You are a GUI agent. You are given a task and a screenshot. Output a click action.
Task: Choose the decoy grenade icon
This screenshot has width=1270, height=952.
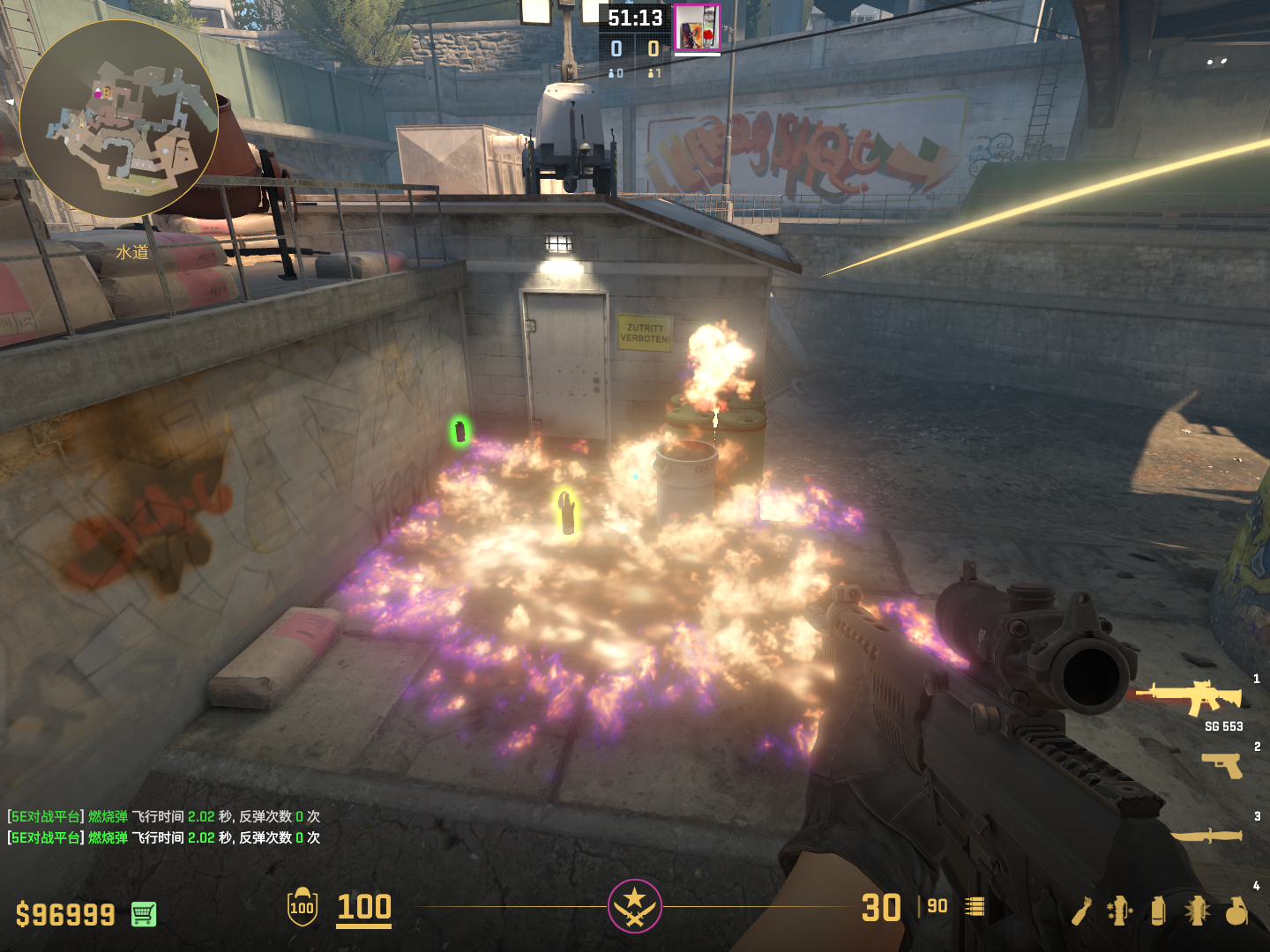(x=1120, y=911)
